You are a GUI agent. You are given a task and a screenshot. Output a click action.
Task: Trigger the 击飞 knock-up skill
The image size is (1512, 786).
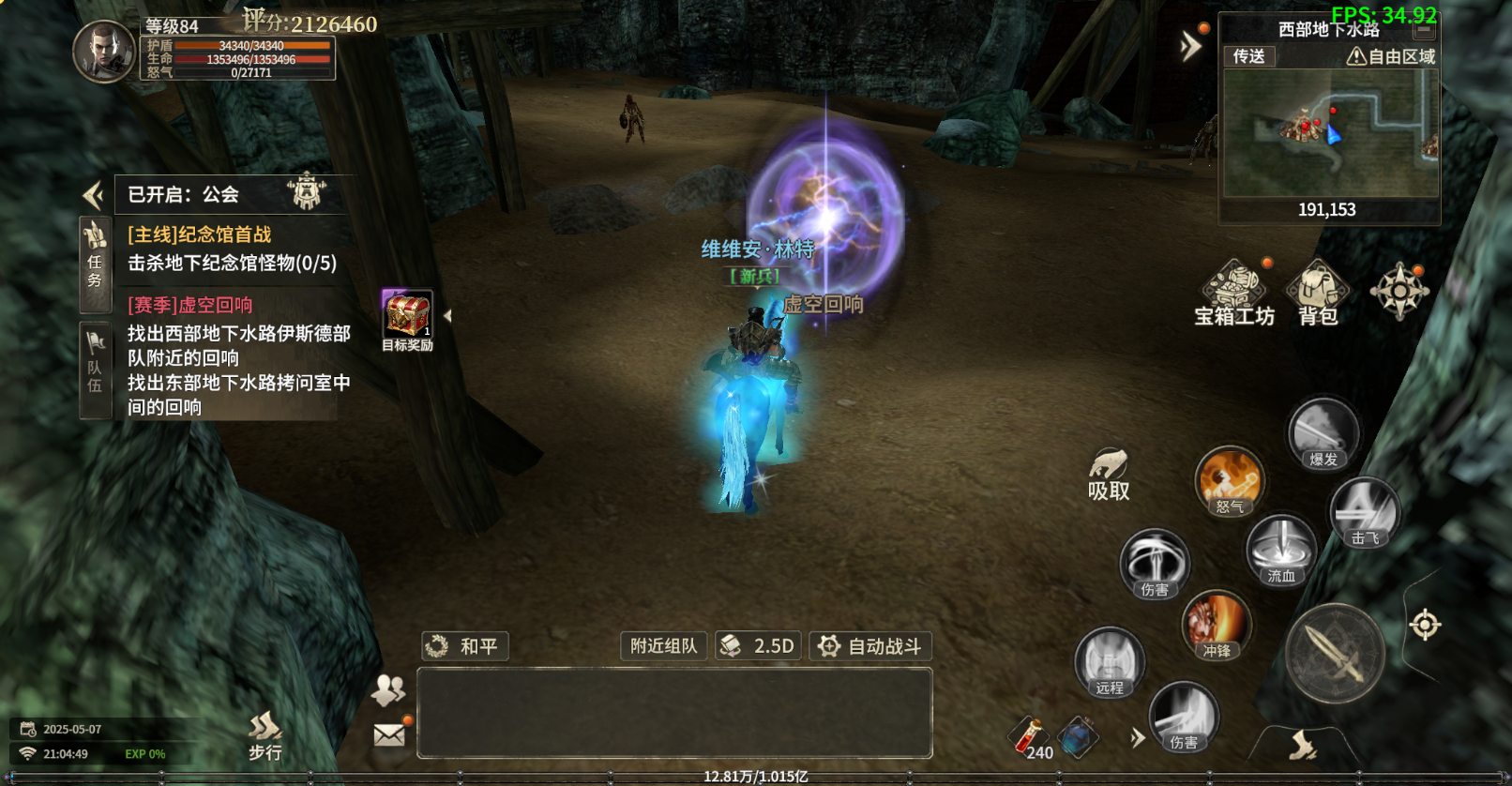click(1365, 513)
